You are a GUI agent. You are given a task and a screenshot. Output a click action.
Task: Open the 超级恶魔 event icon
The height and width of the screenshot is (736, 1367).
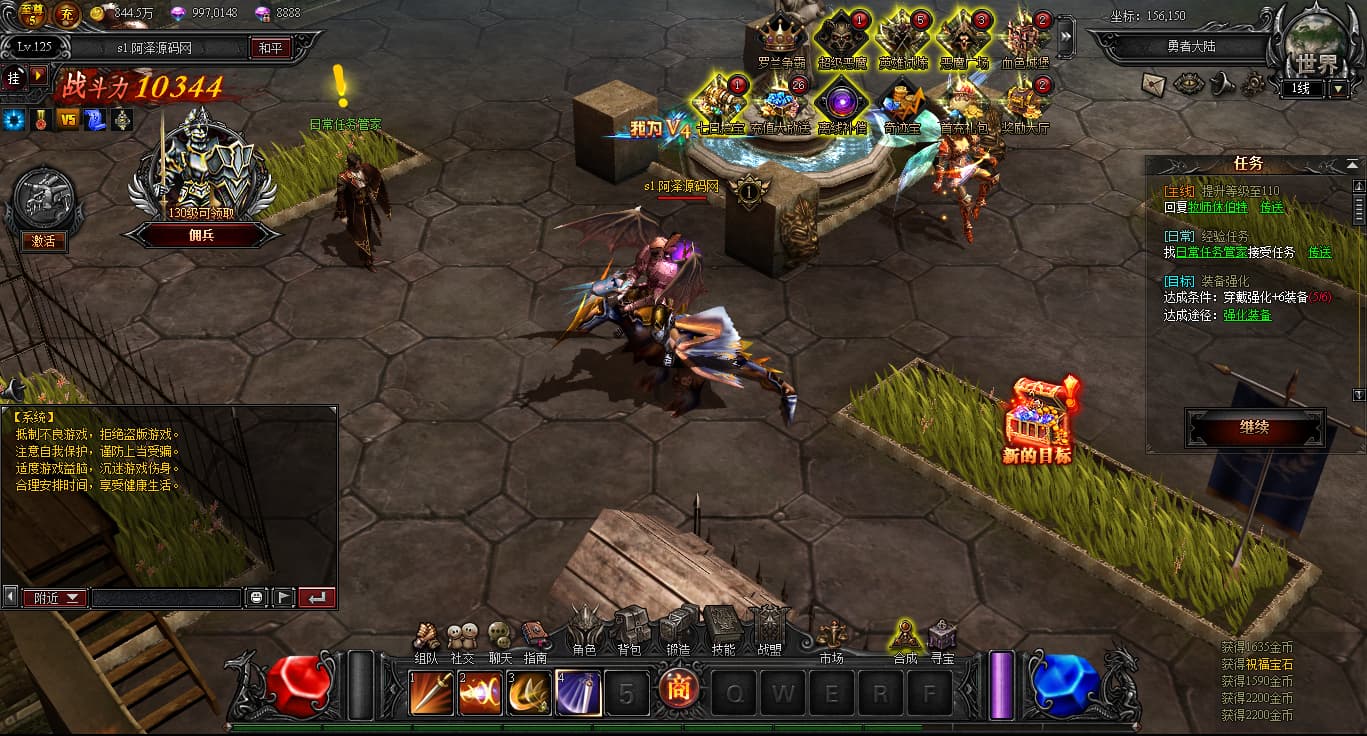pos(842,38)
